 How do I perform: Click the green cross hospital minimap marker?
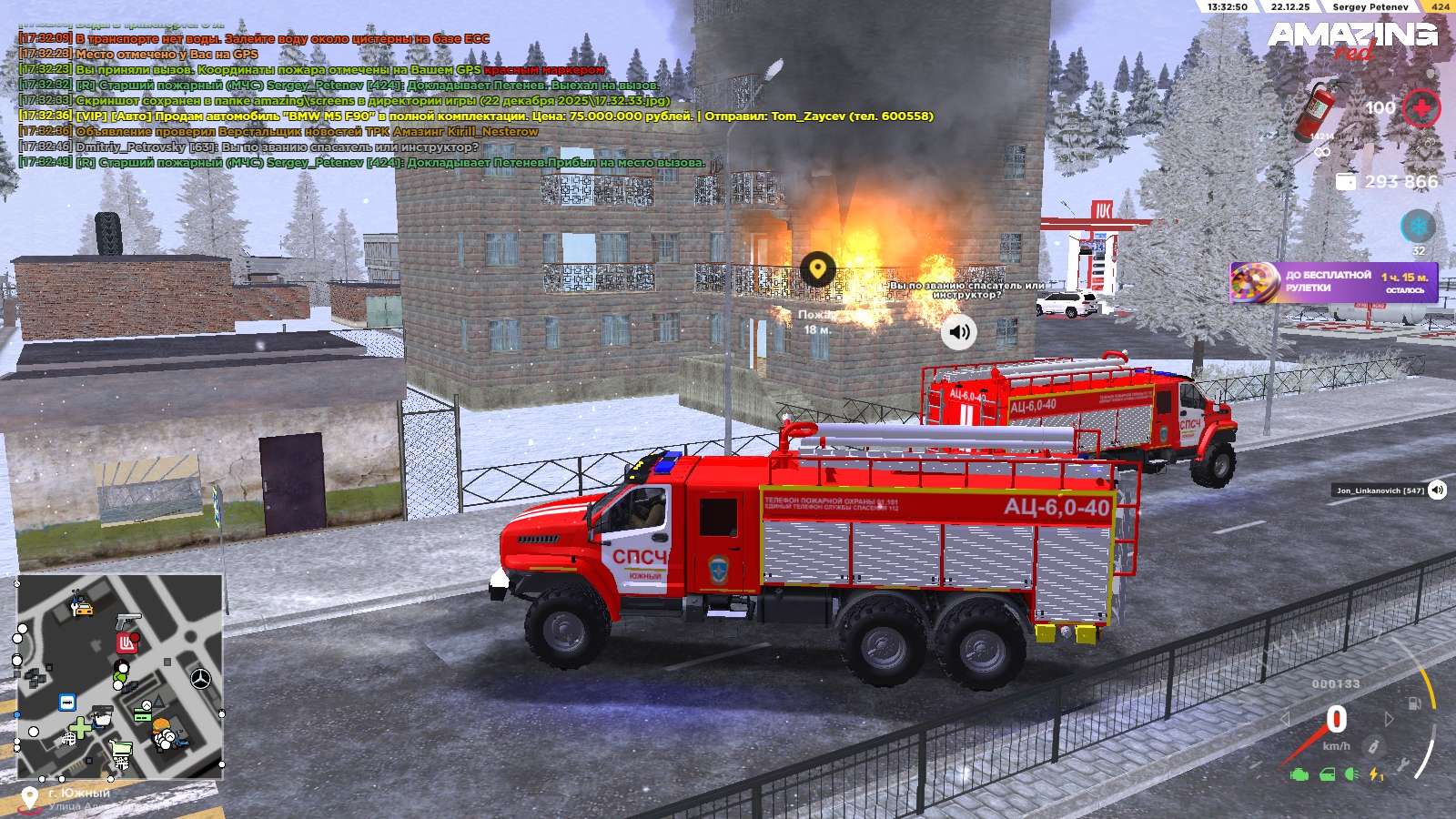tap(80, 728)
